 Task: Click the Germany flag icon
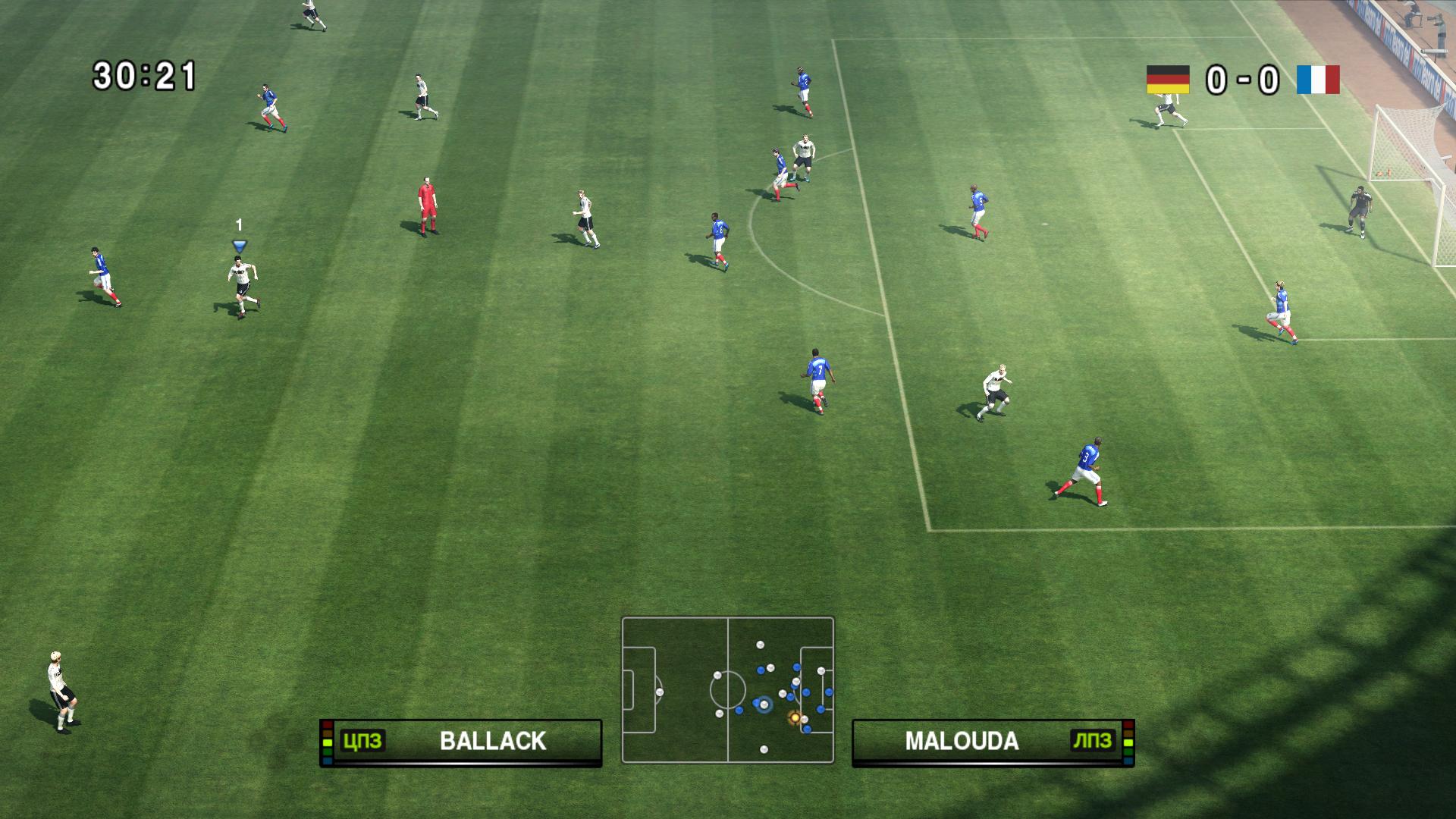1168,80
